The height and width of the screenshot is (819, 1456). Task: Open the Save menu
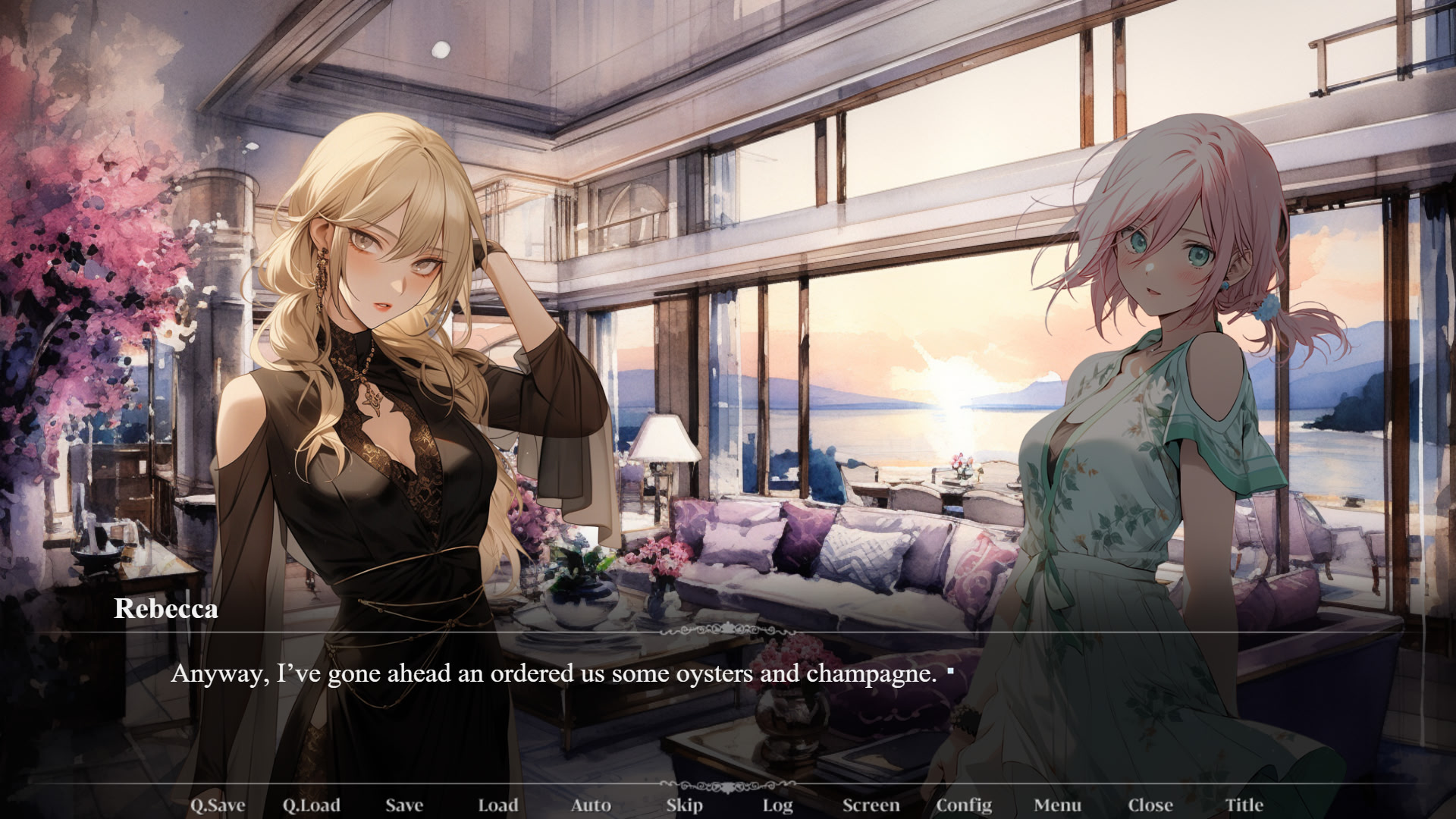click(x=403, y=805)
